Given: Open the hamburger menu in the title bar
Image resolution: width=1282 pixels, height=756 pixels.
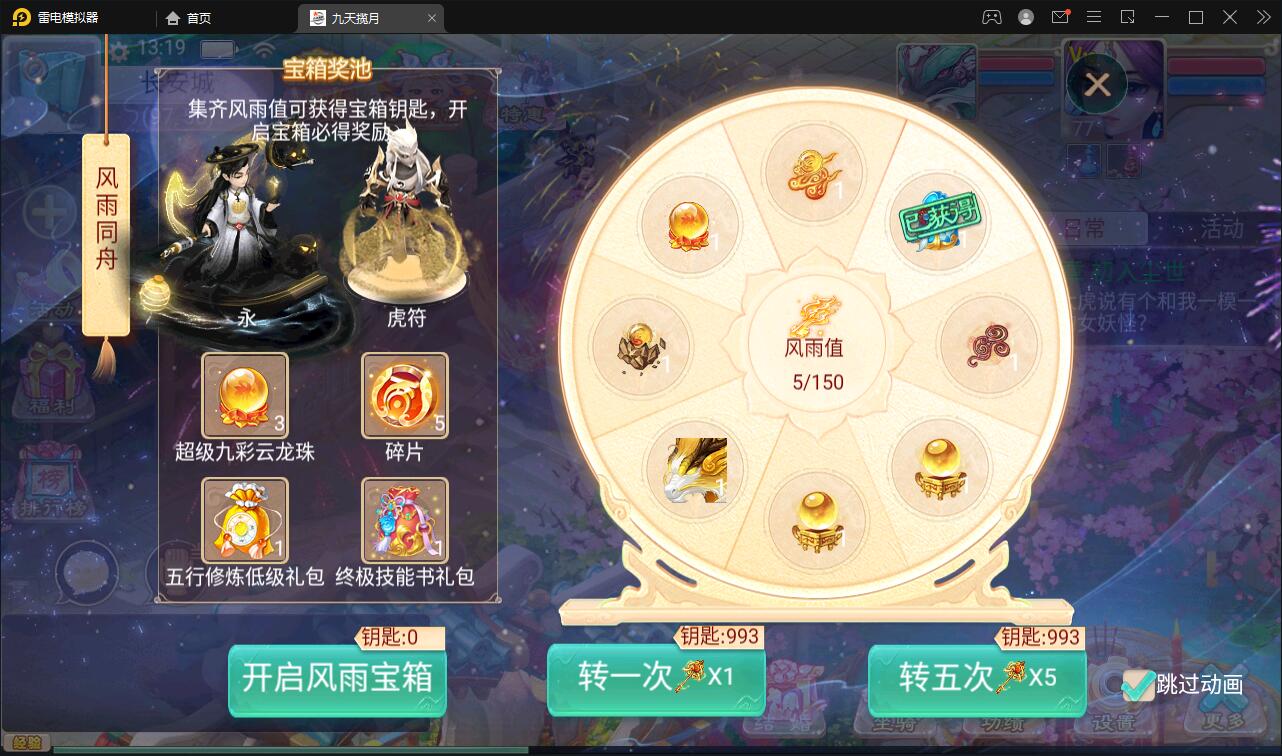Looking at the screenshot, I should click(x=1095, y=17).
